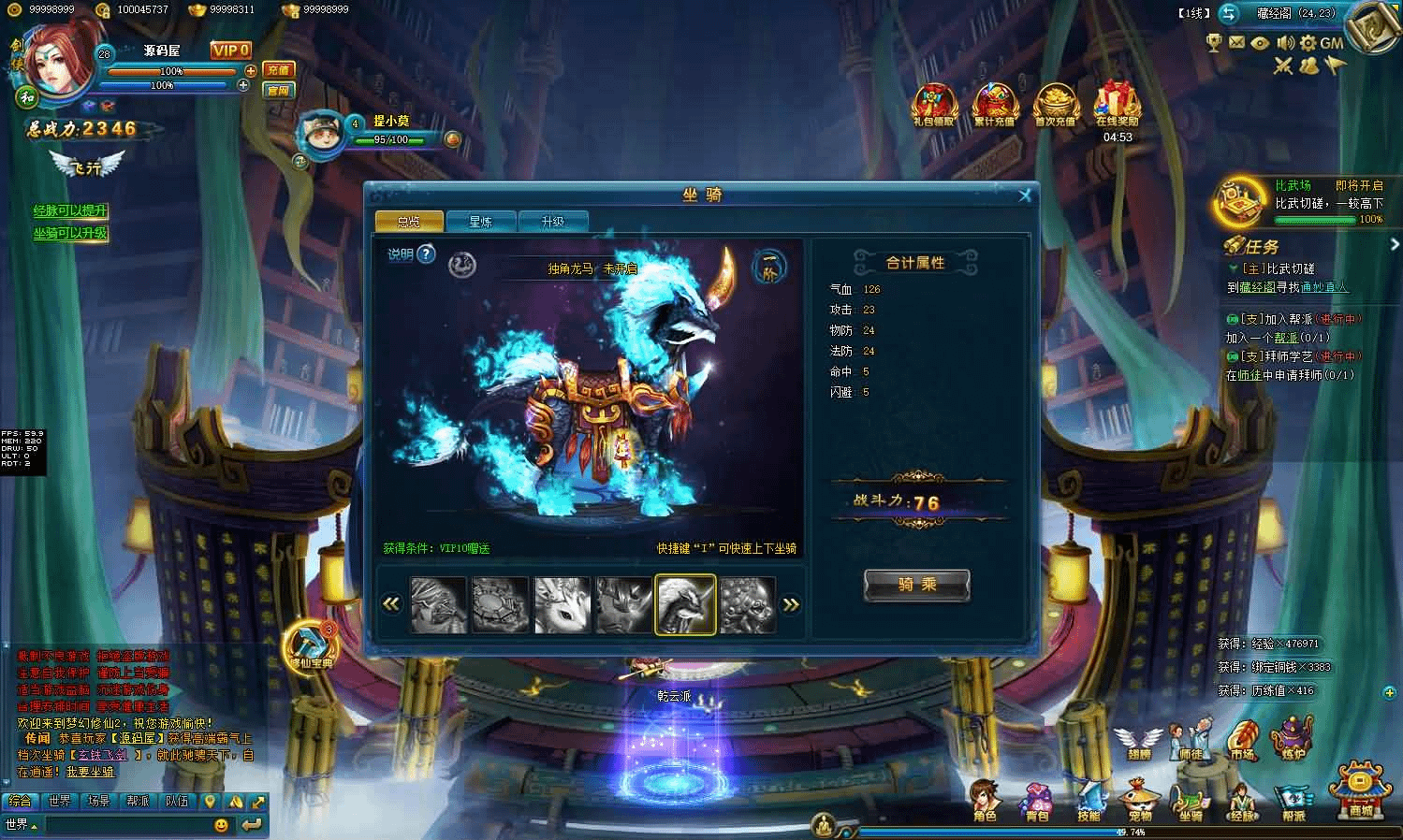Click the 充值 recharge button
The width and height of the screenshot is (1403, 840).
278,70
